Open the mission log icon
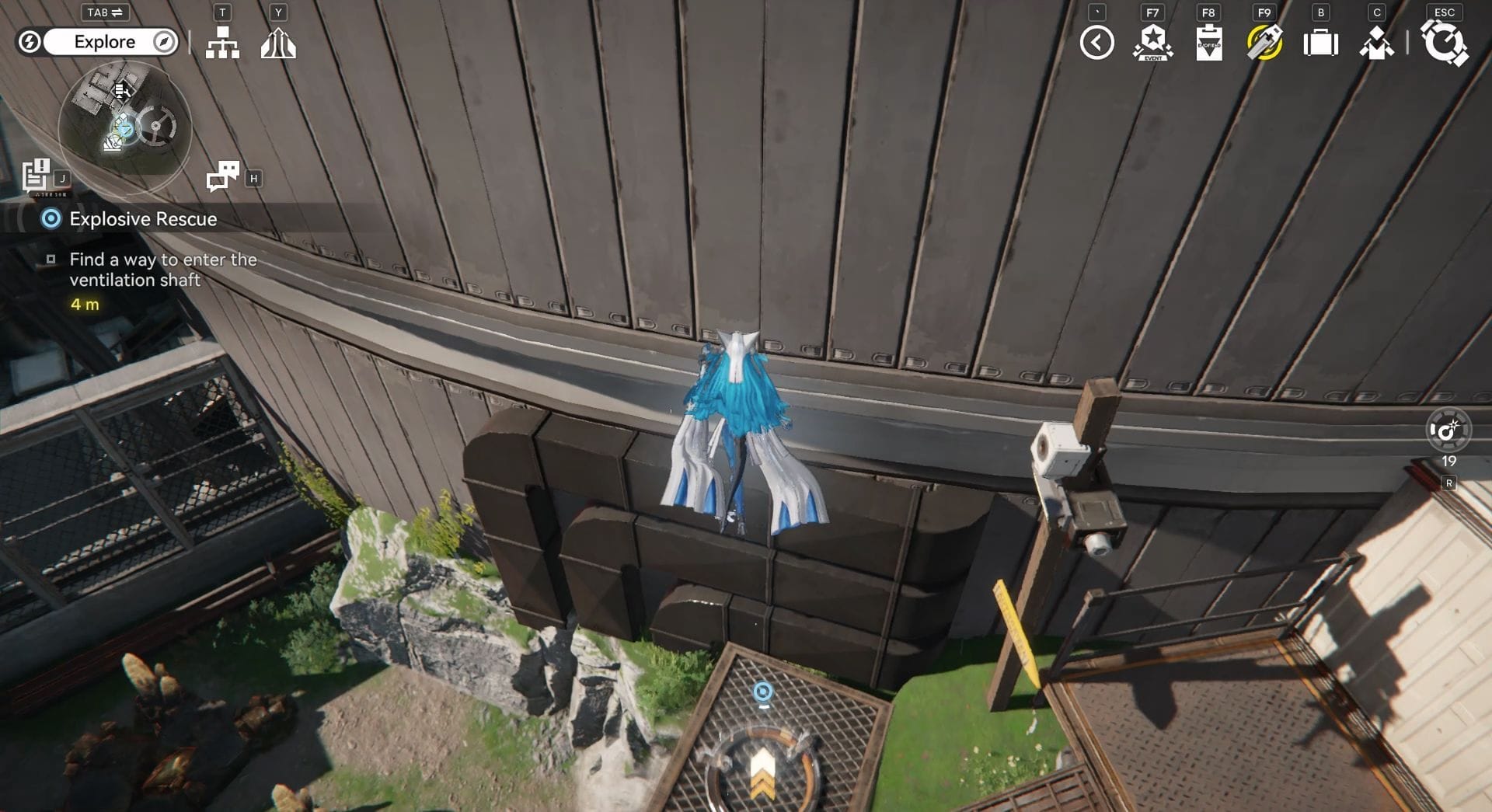 (36, 176)
